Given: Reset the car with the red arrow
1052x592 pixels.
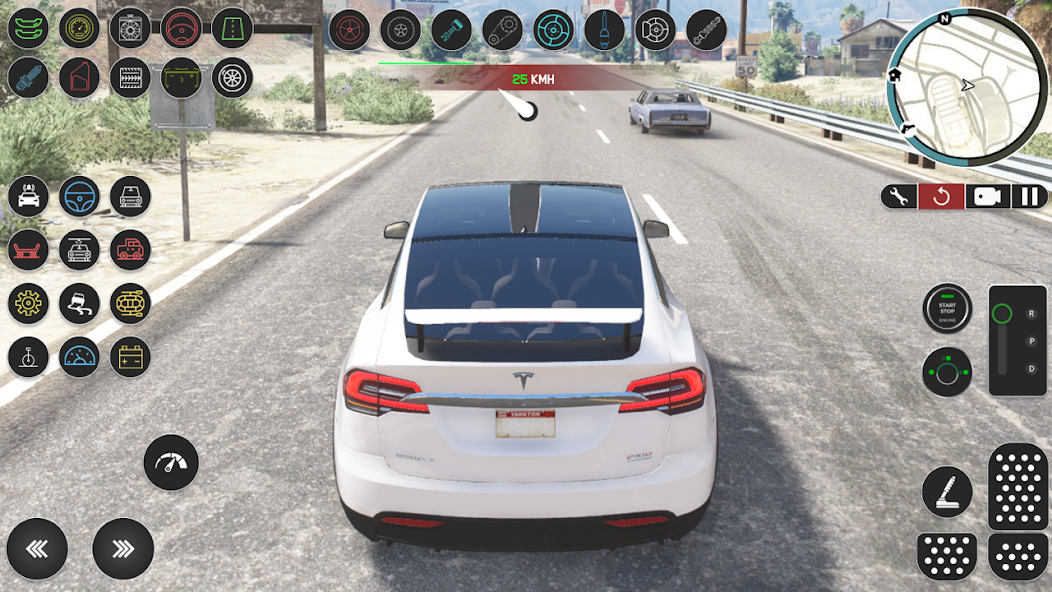Looking at the screenshot, I should click(x=941, y=196).
